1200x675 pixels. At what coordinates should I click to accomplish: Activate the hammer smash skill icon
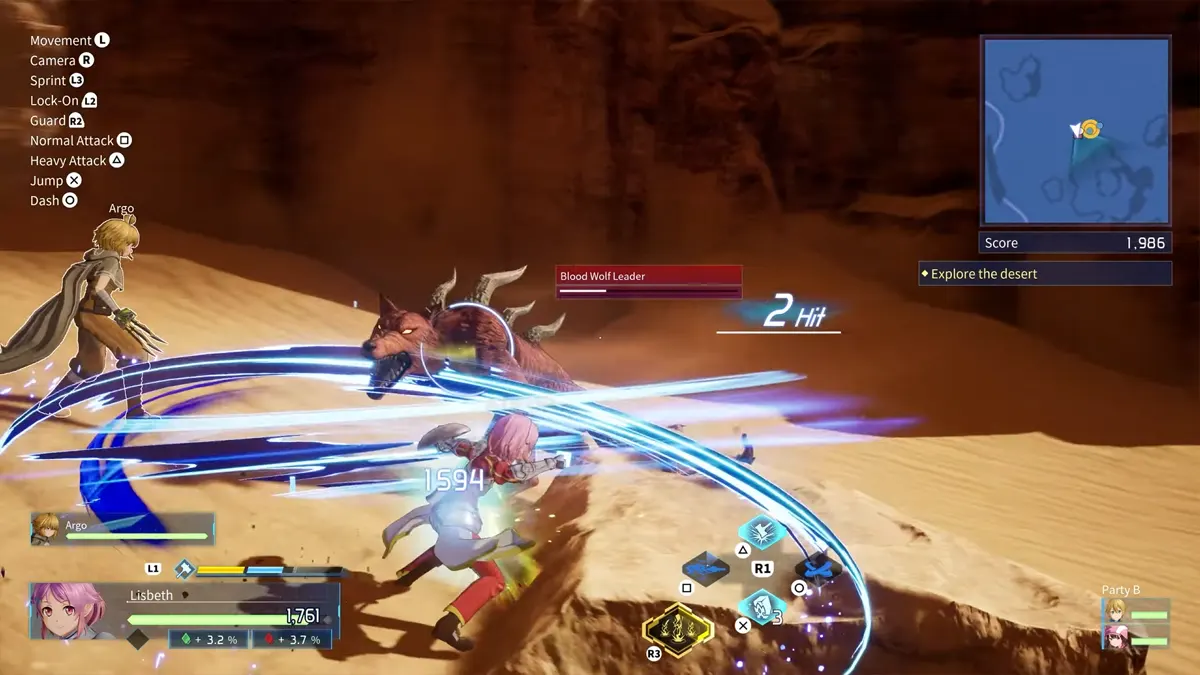[x=761, y=532]
